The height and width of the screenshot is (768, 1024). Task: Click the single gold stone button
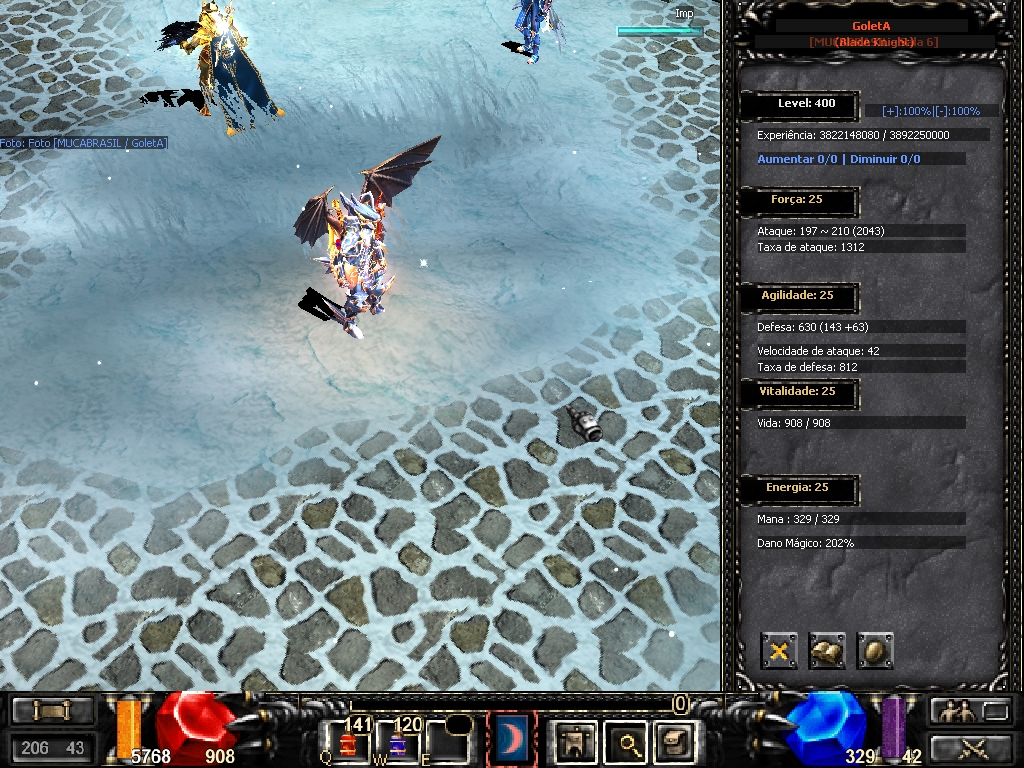click(875, 651)
